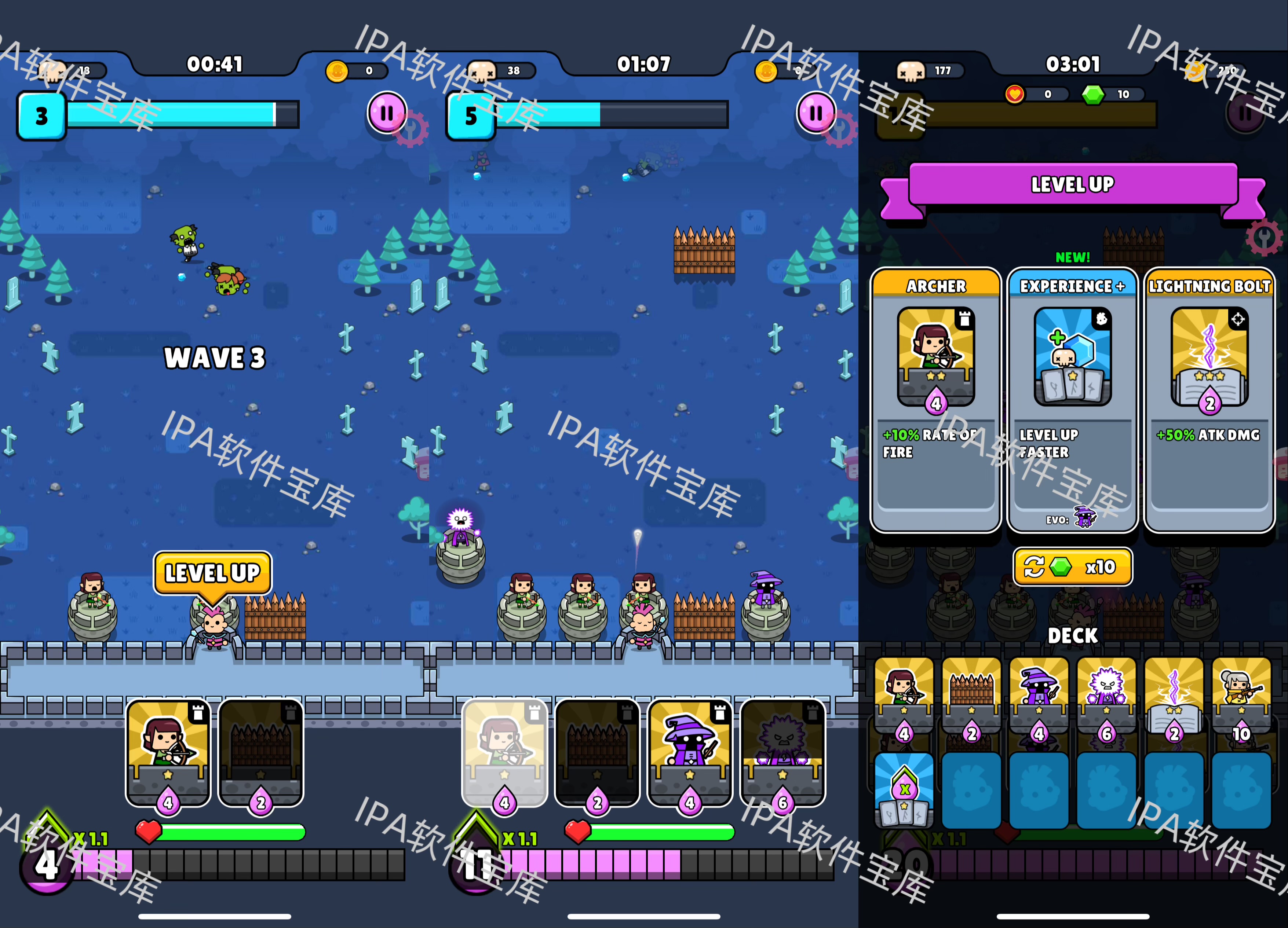The image size is (1288, 928).
Task: Select the lightning bolt spellbook in the Deck
Action: pyautogui.click(x=1173, y=700)
